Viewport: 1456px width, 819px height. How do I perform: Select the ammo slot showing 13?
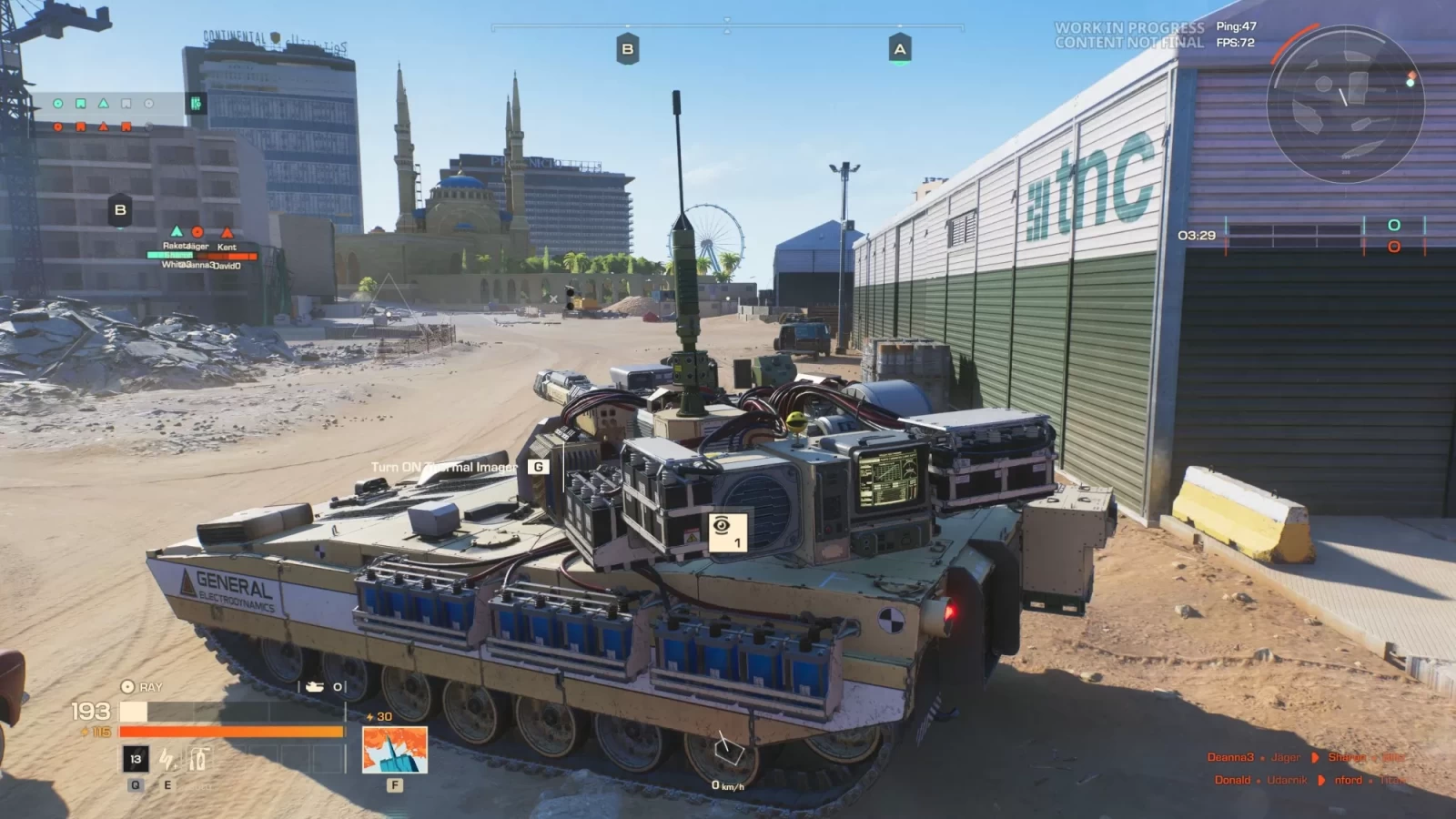136,759
